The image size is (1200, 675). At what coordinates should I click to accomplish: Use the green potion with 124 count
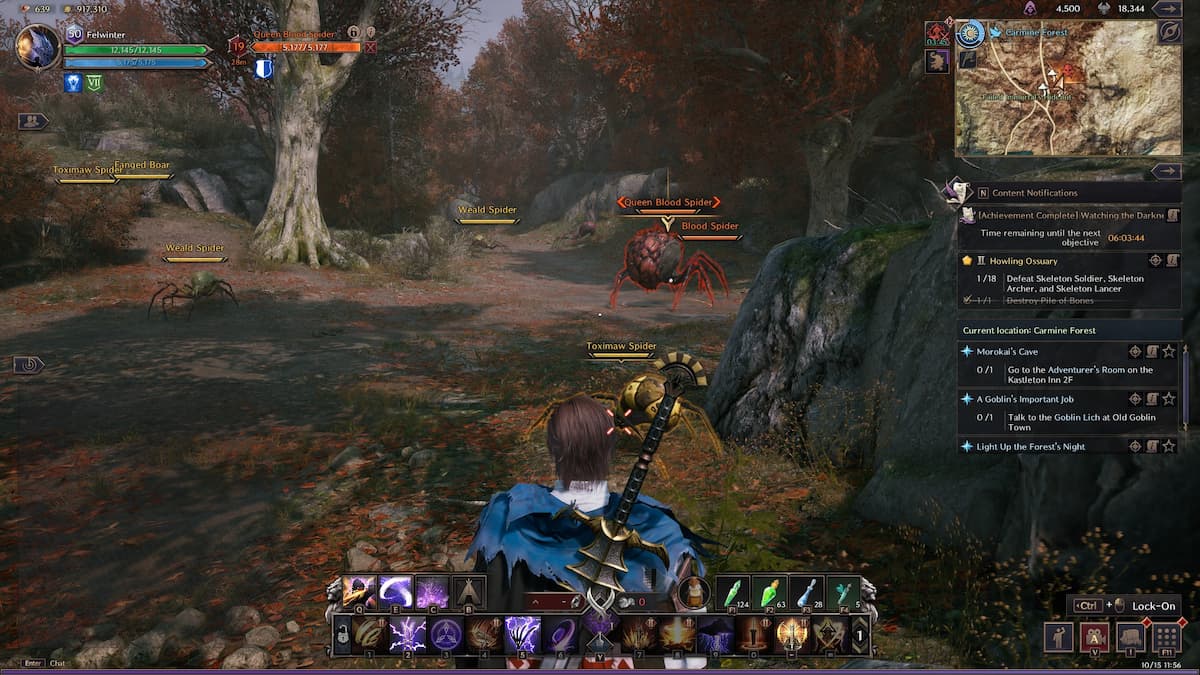coord(734,592)
